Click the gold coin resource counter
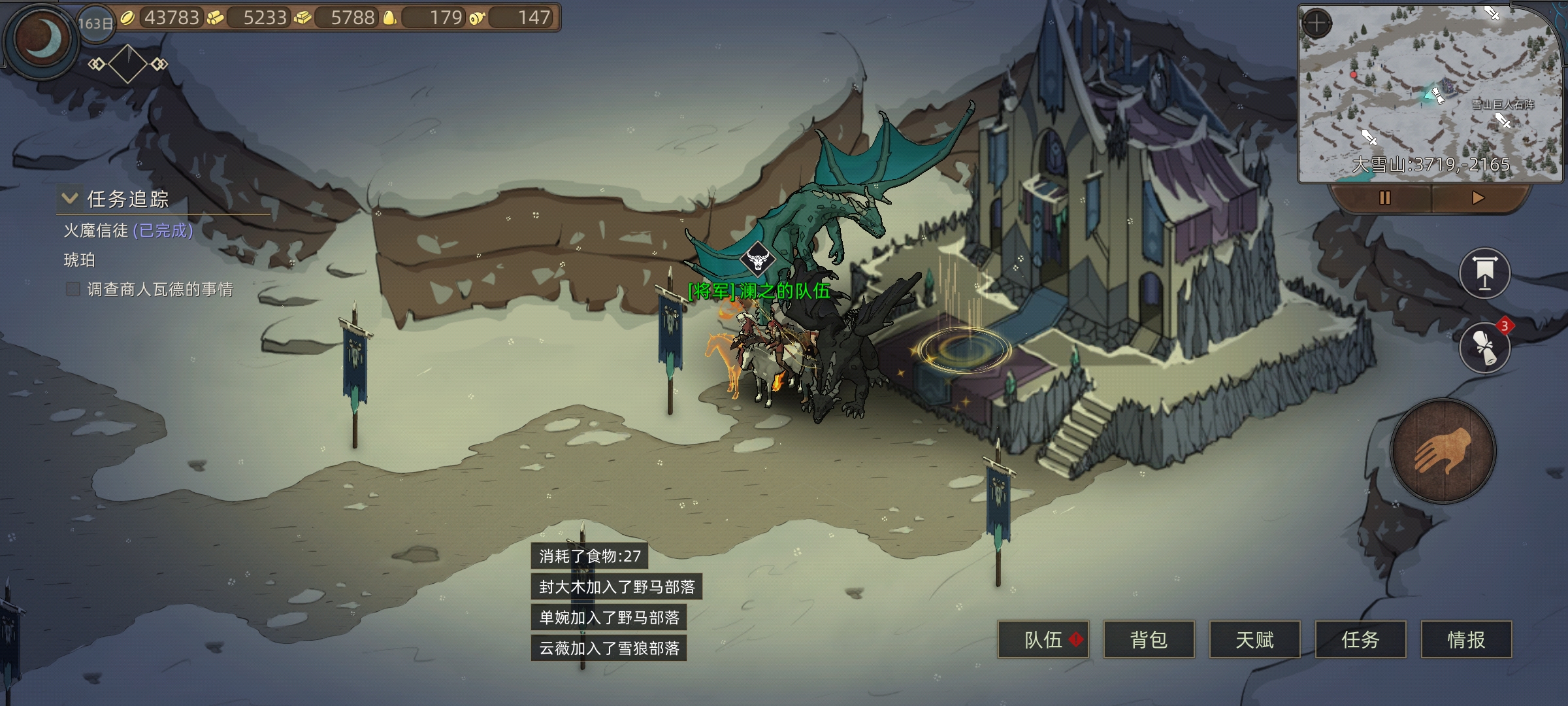 tap(163, 18)
